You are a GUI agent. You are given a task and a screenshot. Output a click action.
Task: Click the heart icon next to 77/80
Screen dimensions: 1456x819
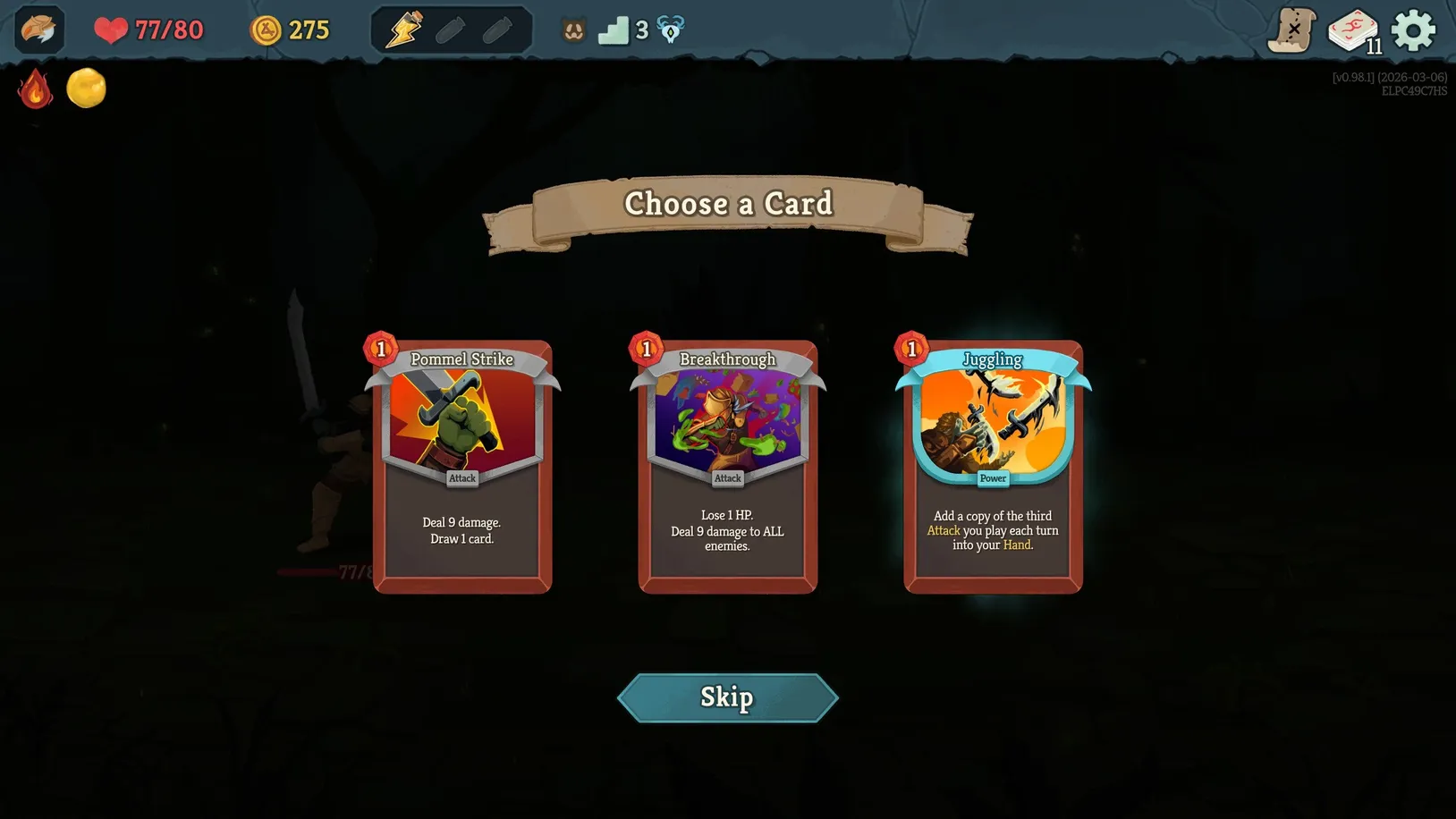point(110,30)
